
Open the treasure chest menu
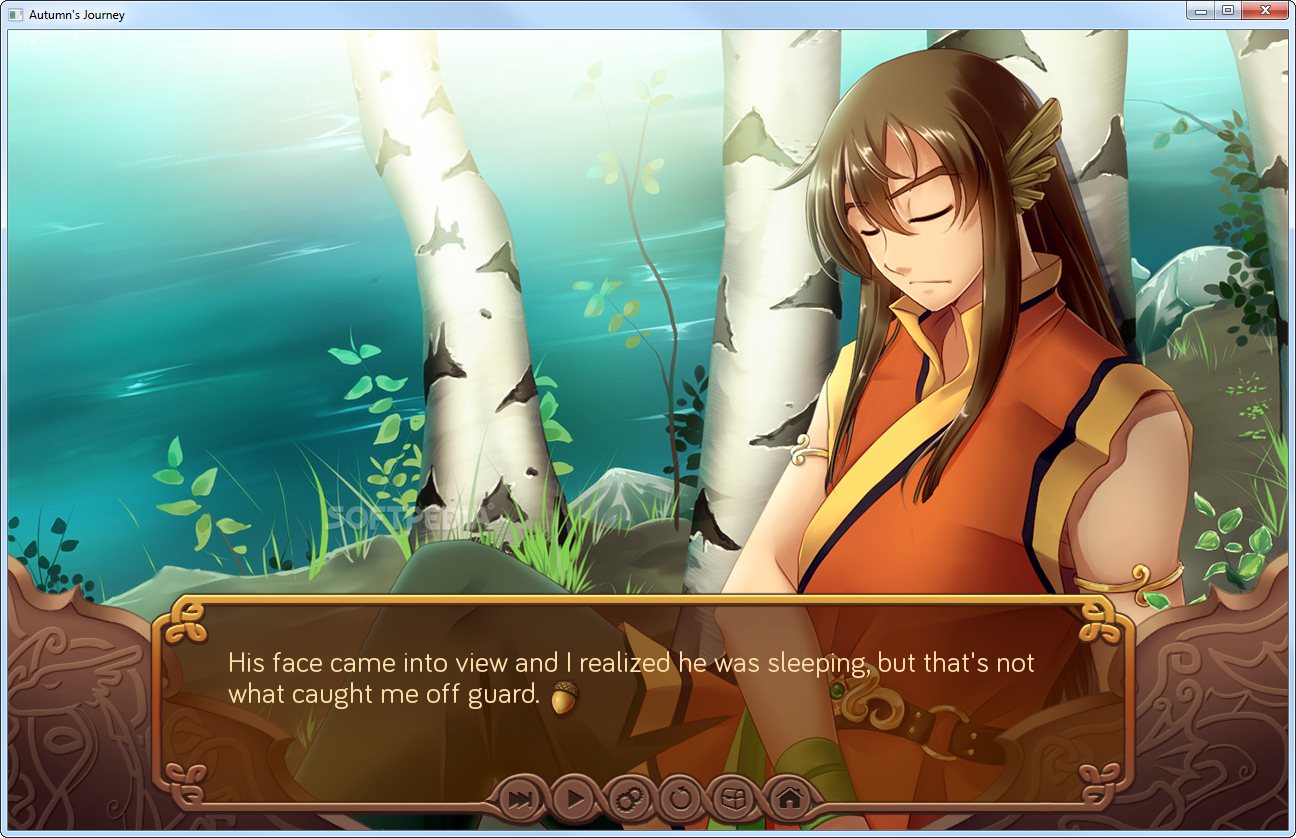(734, 798)
